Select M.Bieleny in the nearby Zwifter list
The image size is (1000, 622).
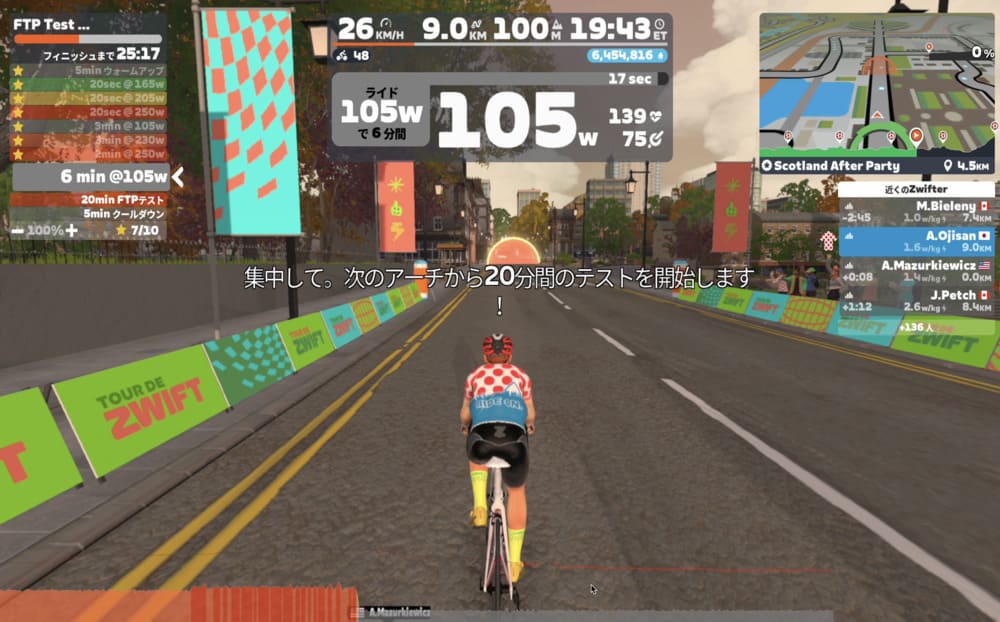(916, 211)
